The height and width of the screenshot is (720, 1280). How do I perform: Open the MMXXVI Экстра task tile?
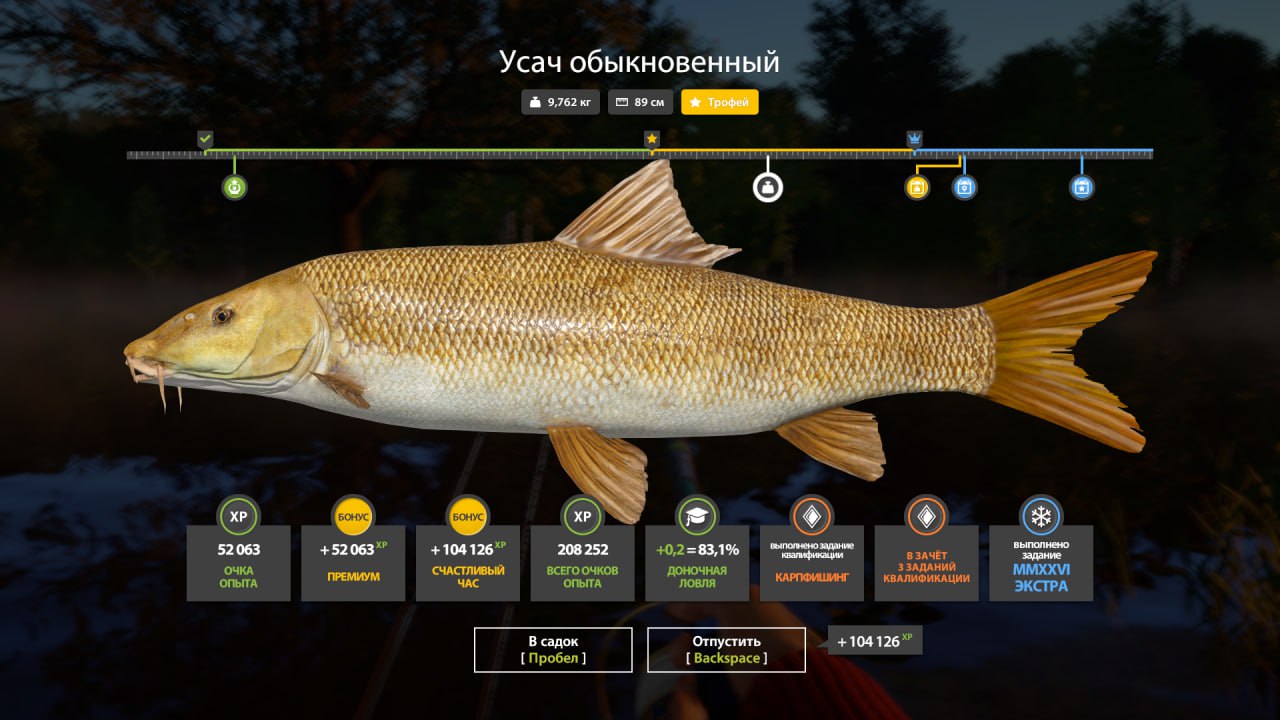(1041, 562)
